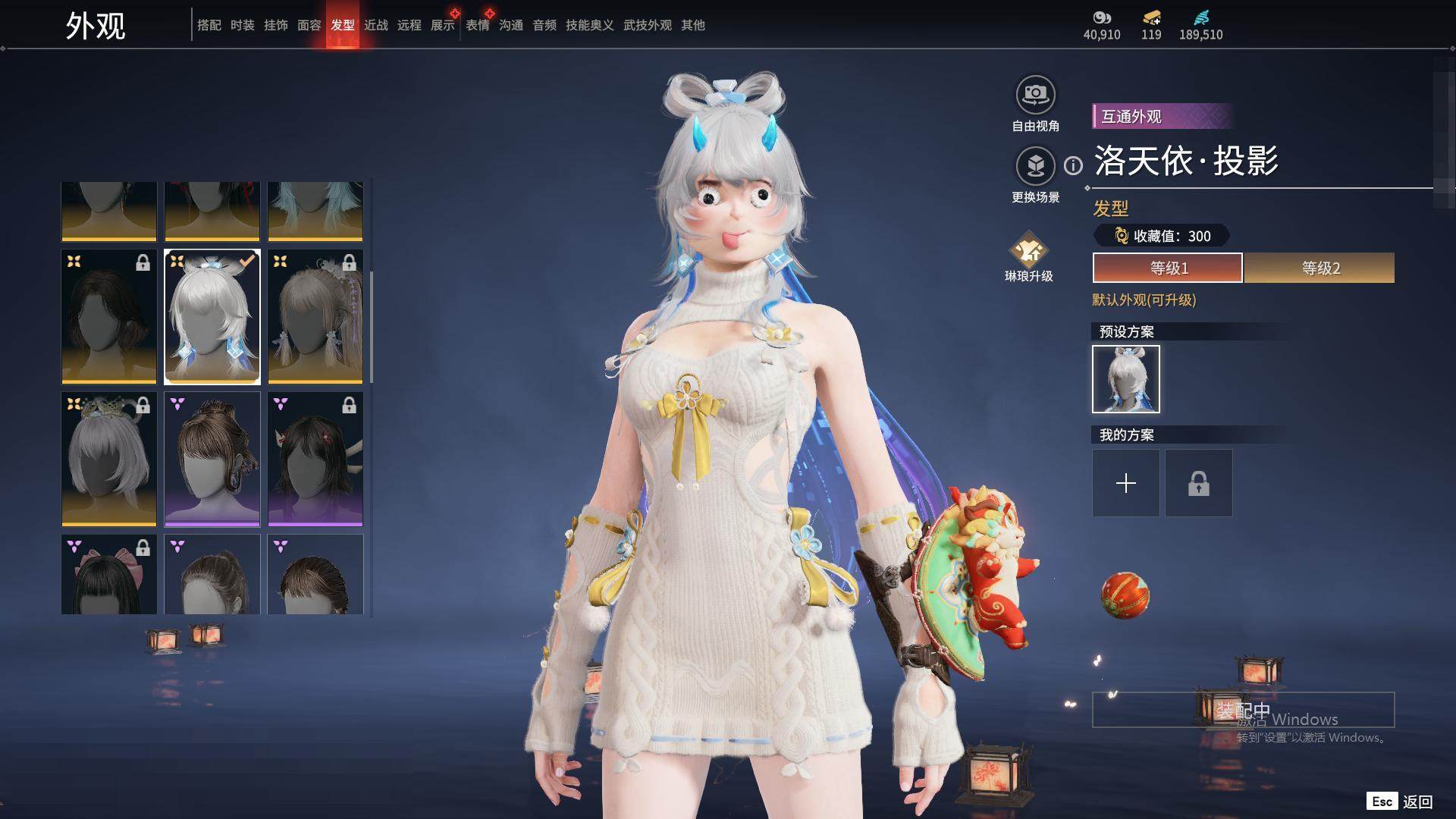Add a new custom scheme with plus
The image size is (1456, 819).
click(1125, 483)
